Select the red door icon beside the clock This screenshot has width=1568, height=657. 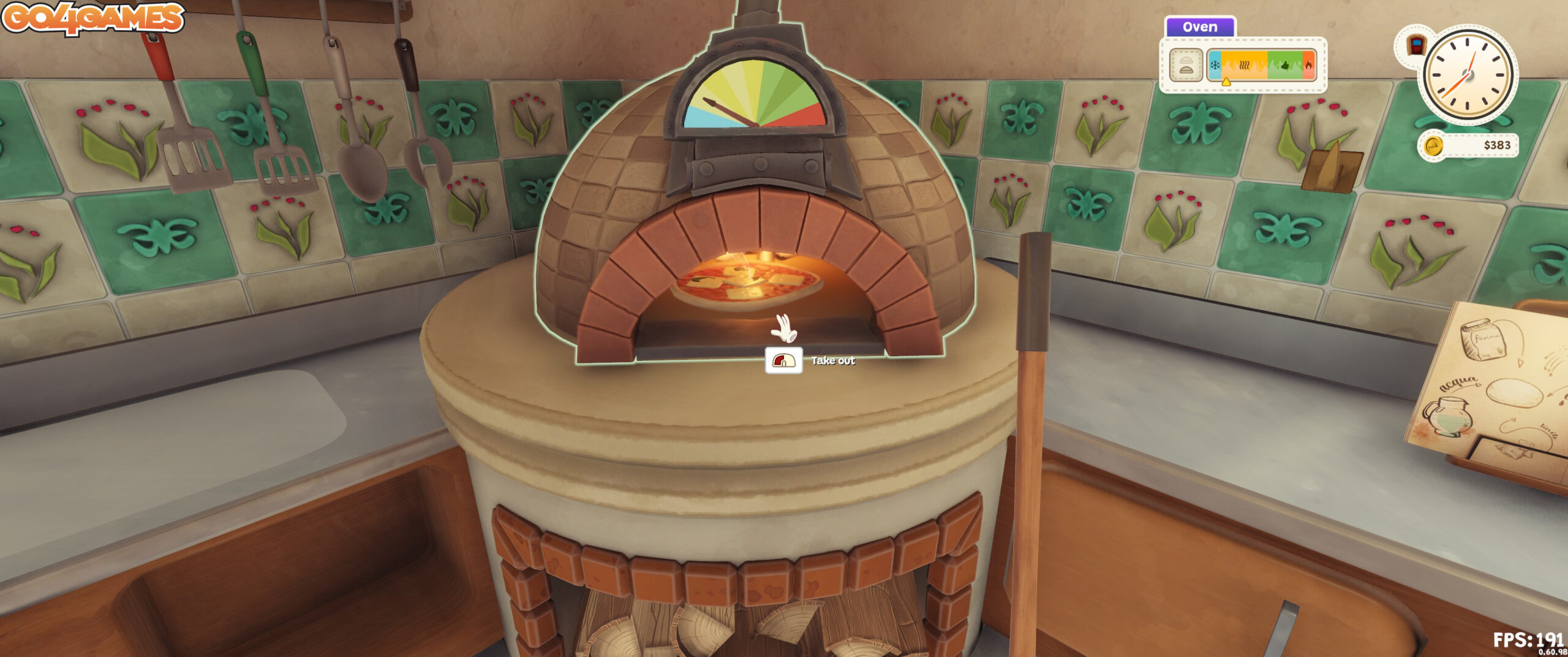[1415, 45]
